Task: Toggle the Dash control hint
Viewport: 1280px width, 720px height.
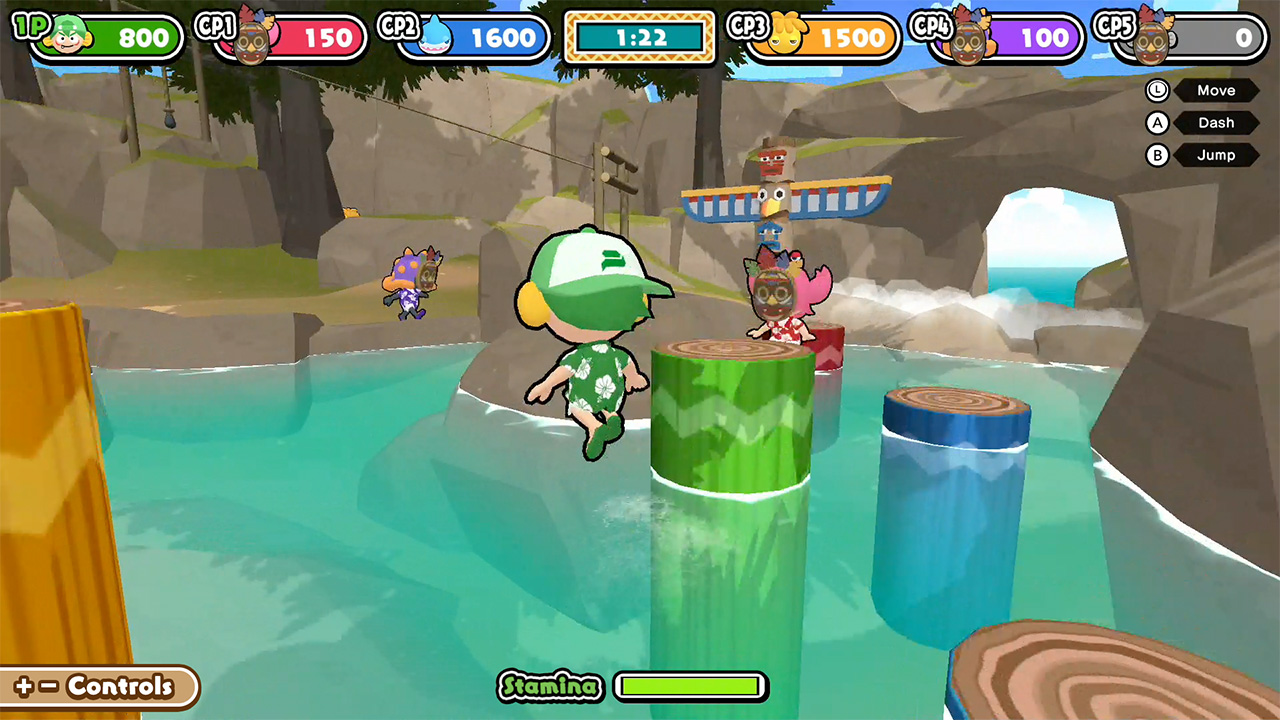Action: pyautogui.click(x=1216, y=123)
